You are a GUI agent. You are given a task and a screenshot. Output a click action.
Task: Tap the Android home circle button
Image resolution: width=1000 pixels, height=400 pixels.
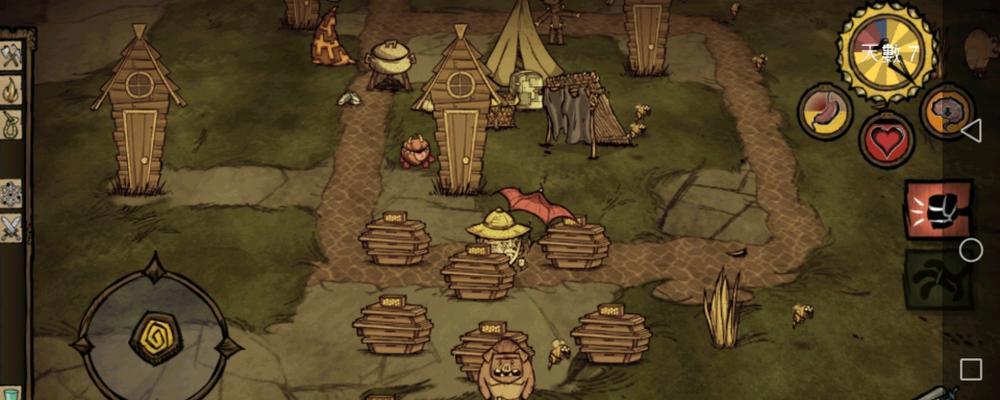point(970,250)
